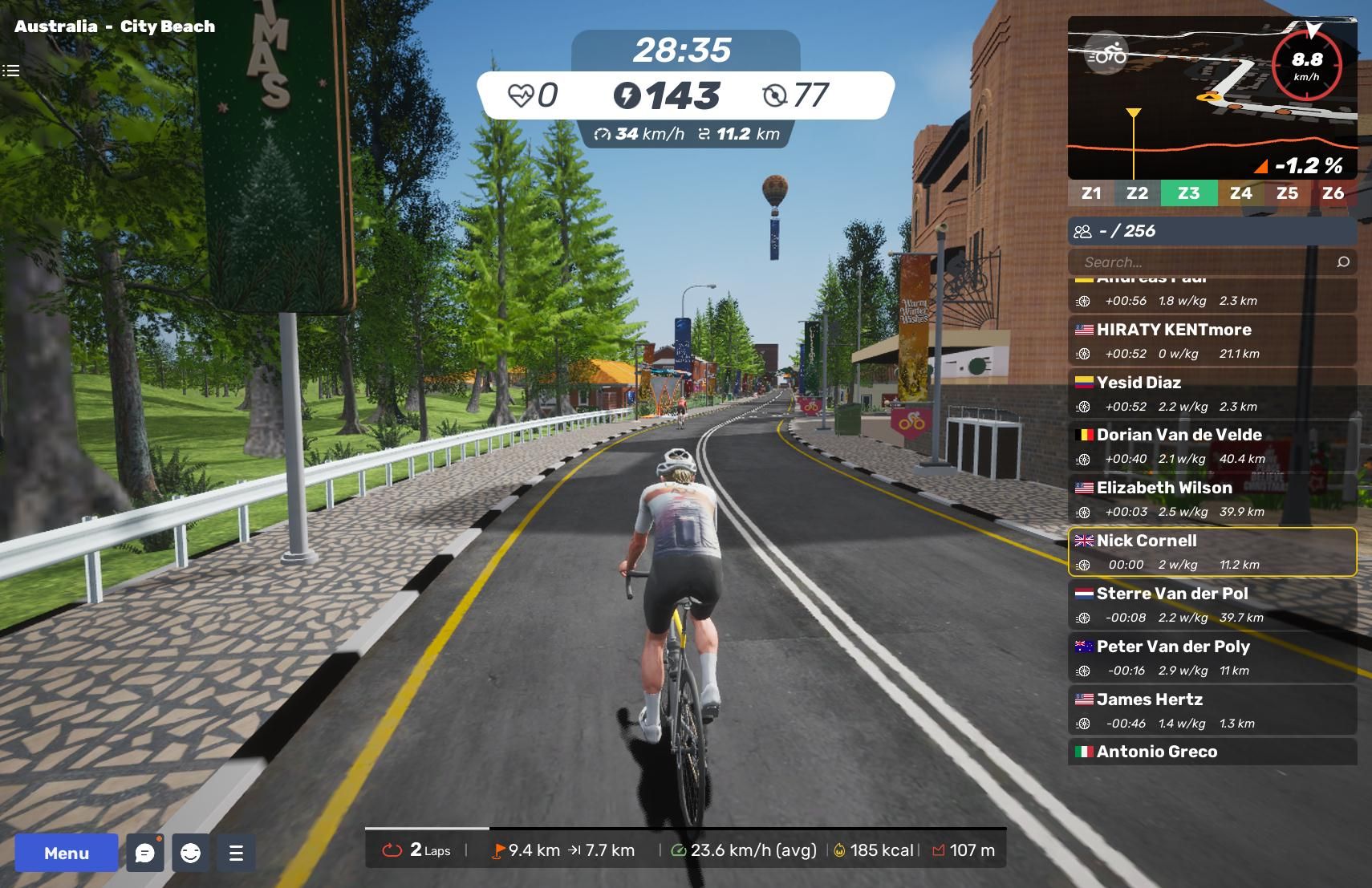Select the Z3 power zone segment
Screen dimensions: 1372x888
(x=1188, y=193)
